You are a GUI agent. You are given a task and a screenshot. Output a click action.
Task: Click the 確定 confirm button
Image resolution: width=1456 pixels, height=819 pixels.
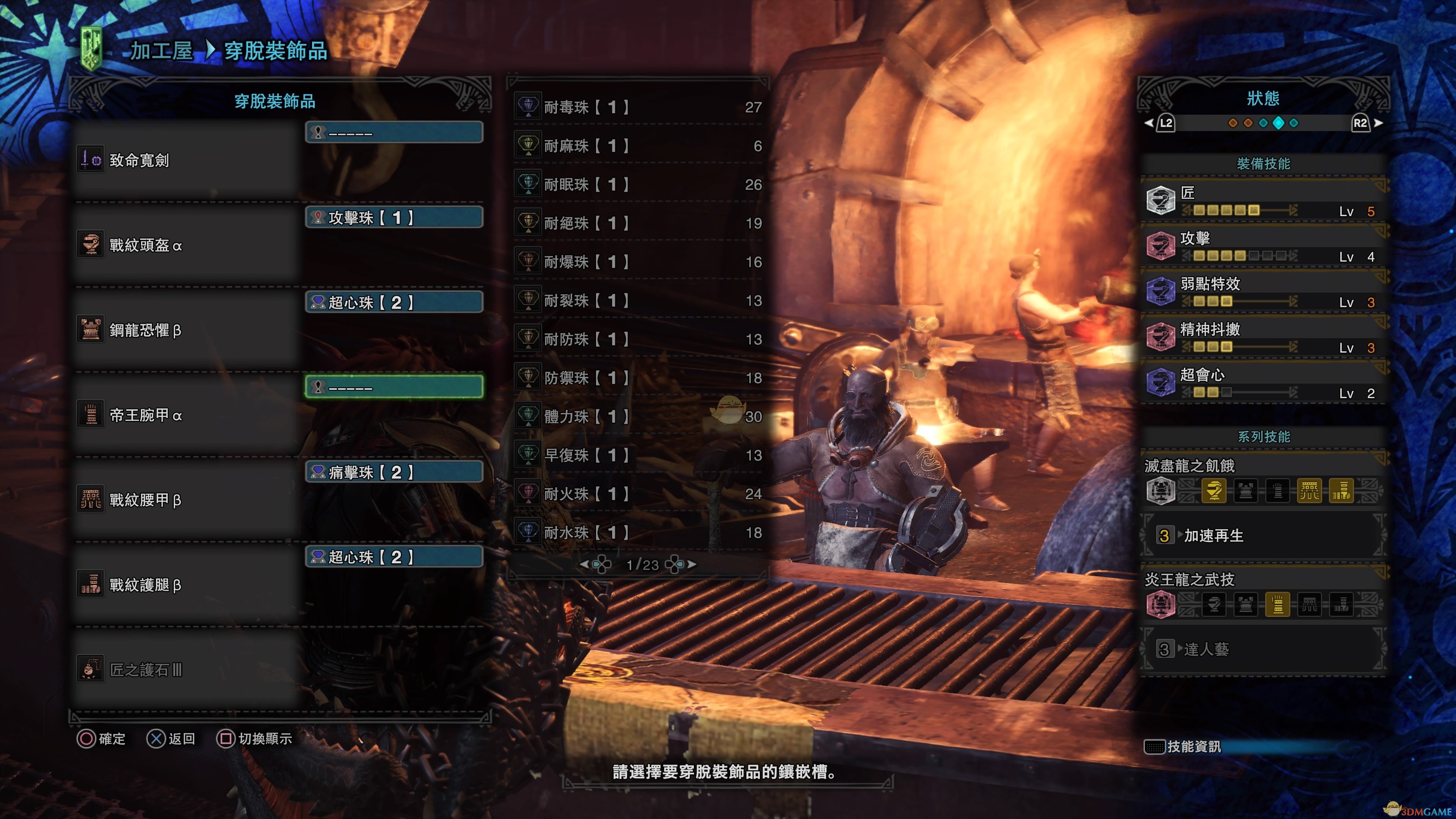(x=102, y=739)
